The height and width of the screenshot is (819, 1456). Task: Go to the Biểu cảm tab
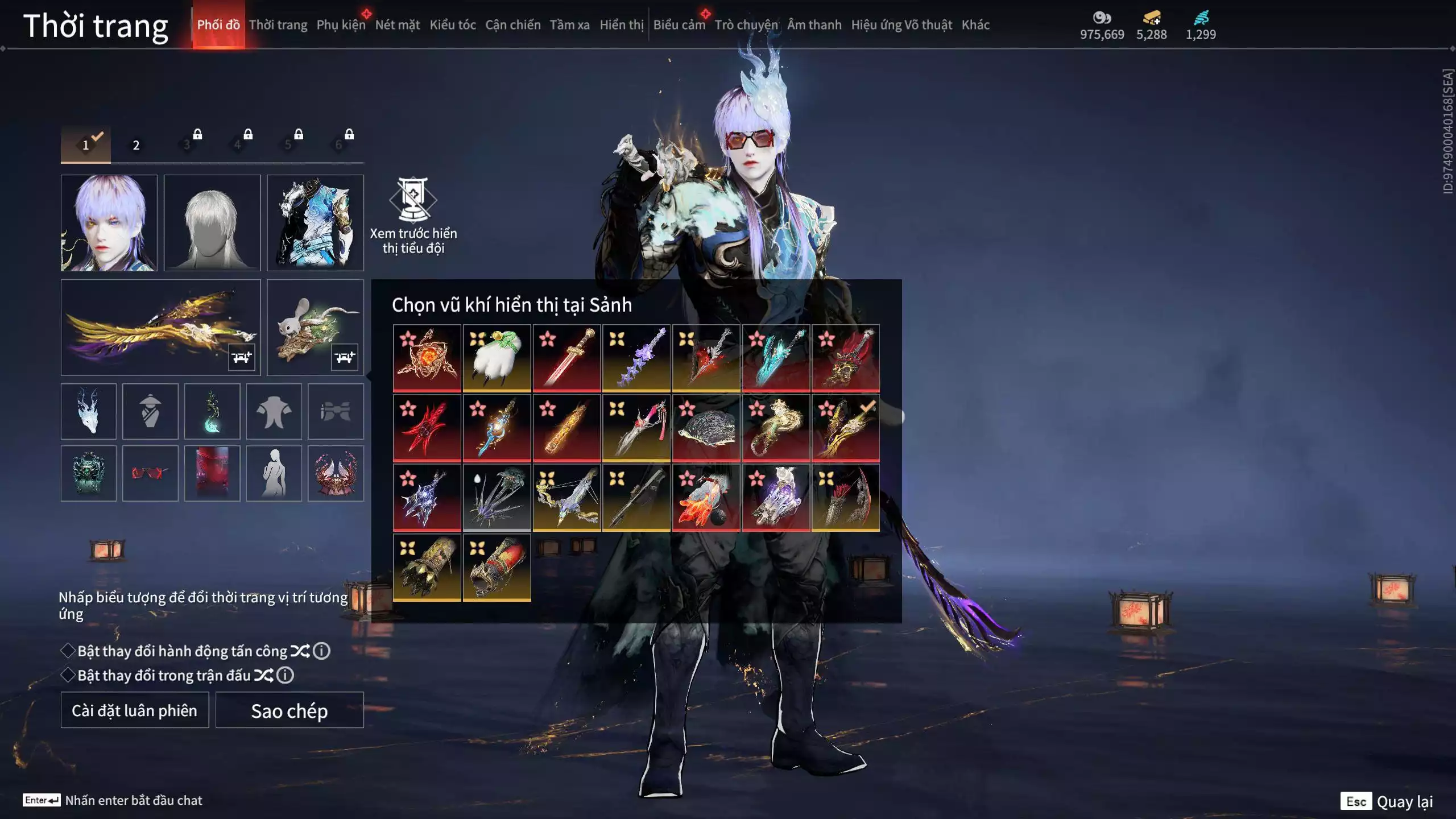679,25
